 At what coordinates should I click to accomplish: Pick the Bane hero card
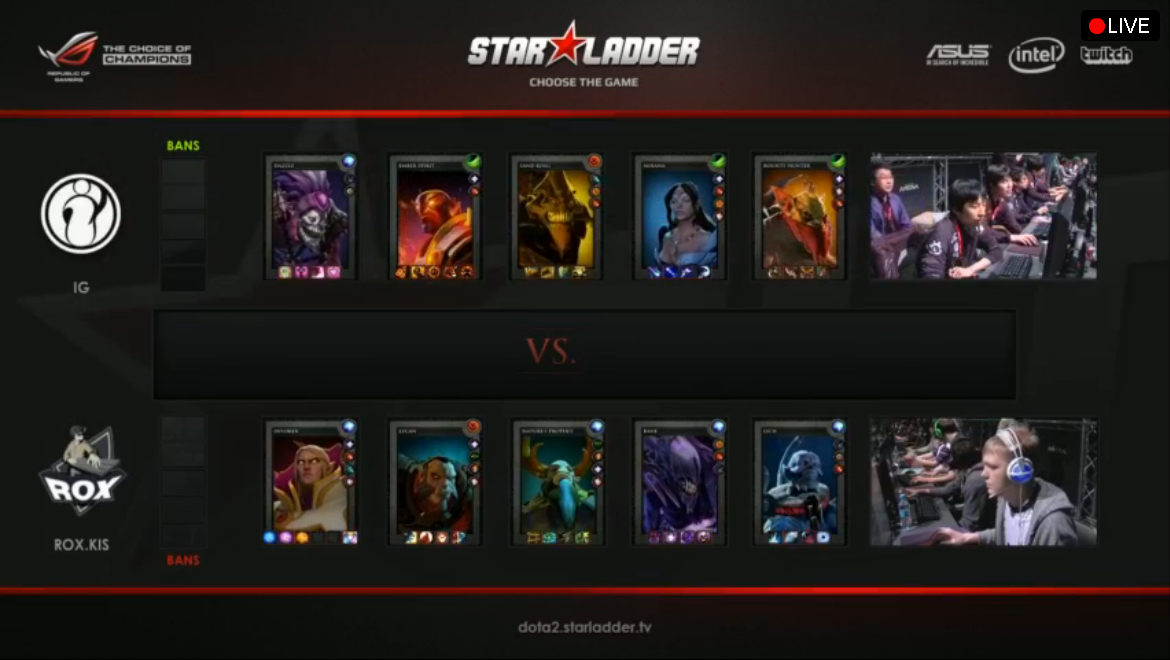pos(678,482)
